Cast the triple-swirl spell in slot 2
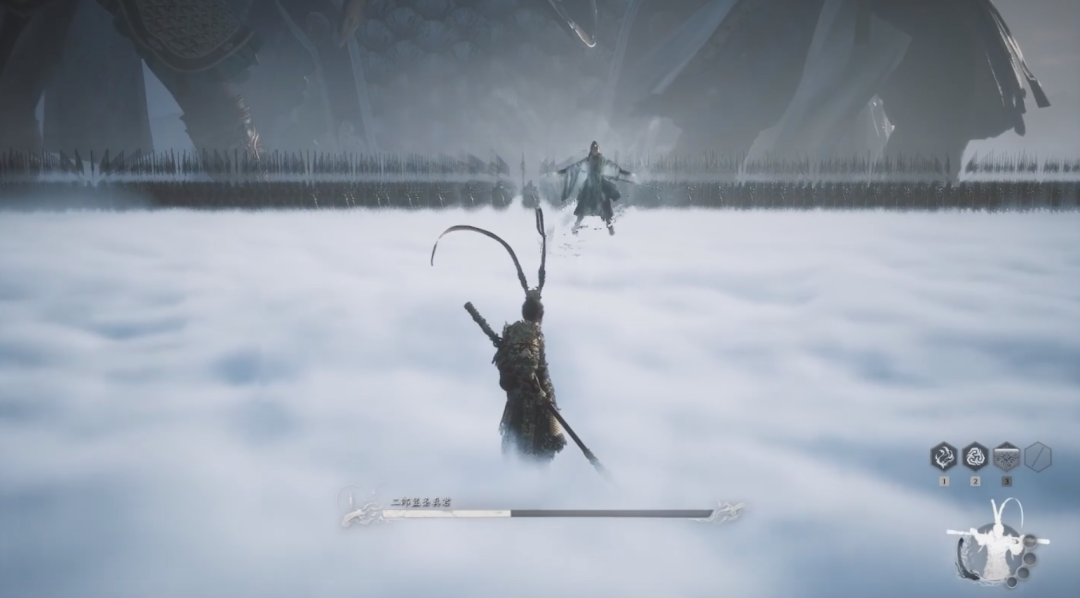 click(x=975, y=457)
